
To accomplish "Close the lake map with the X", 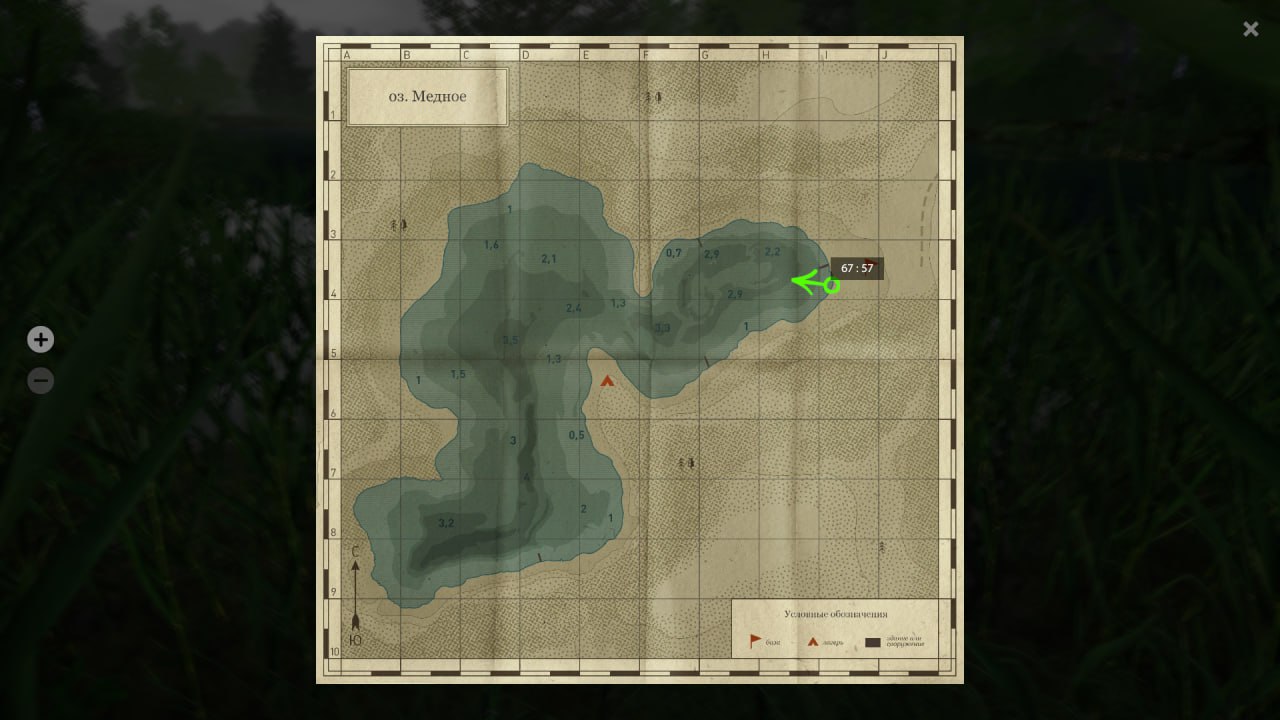I will click(x=1251, y=30).
